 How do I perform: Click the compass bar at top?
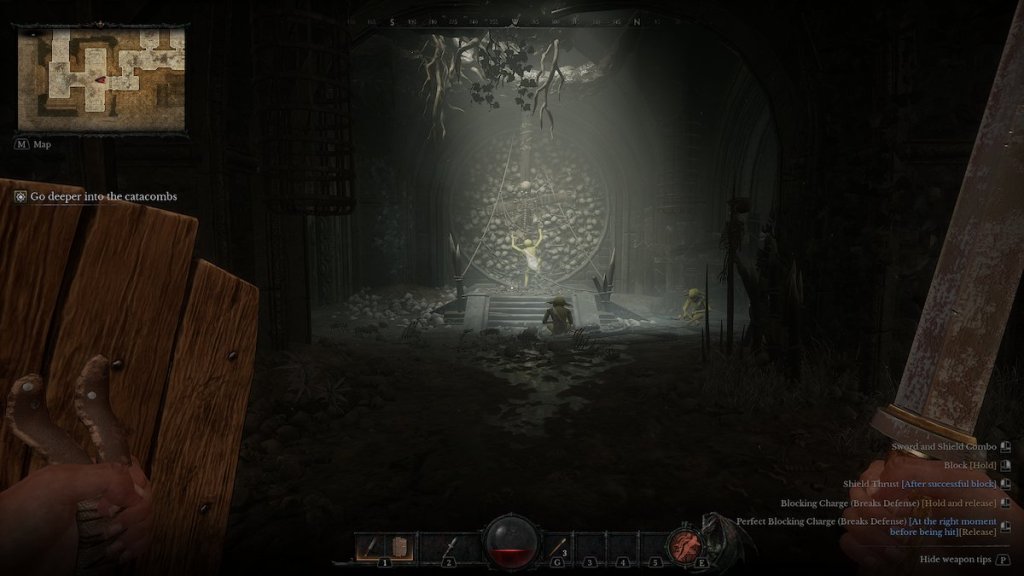pos(511,21)
